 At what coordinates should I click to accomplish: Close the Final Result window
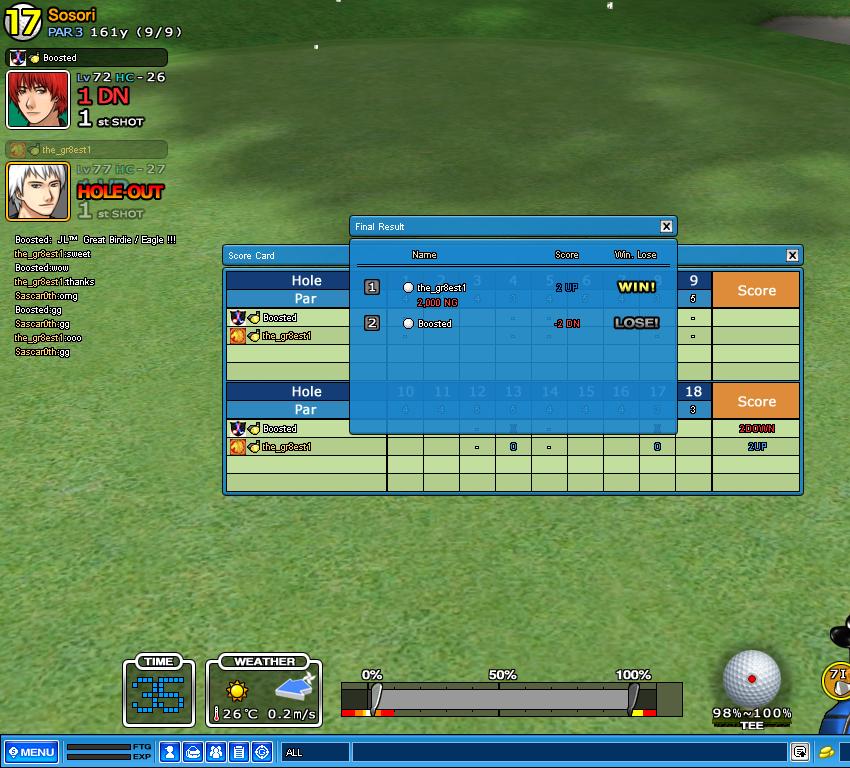pyautogui.click(x=667, y=227)
